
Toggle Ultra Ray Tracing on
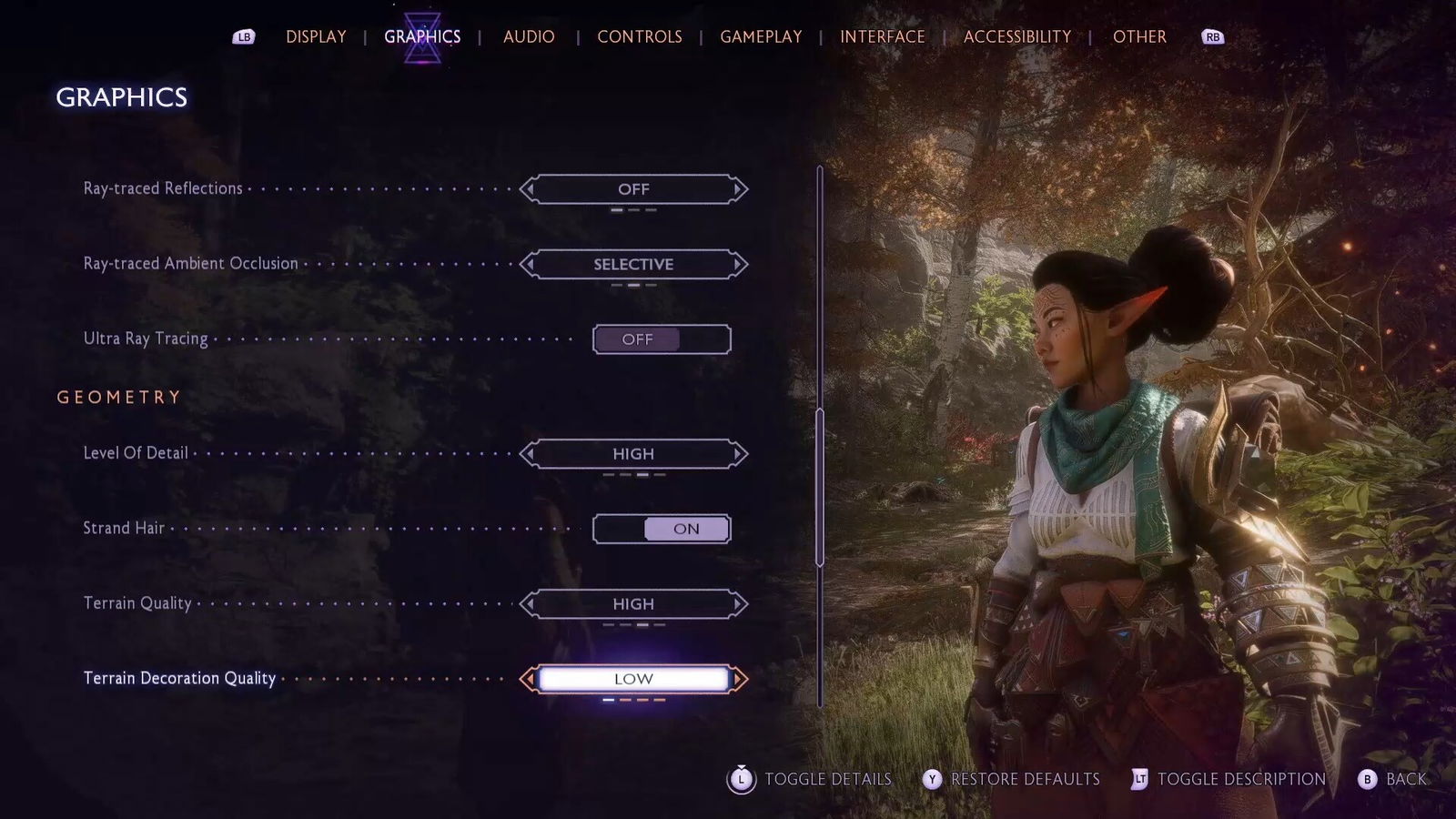click(x=662, y=339)
